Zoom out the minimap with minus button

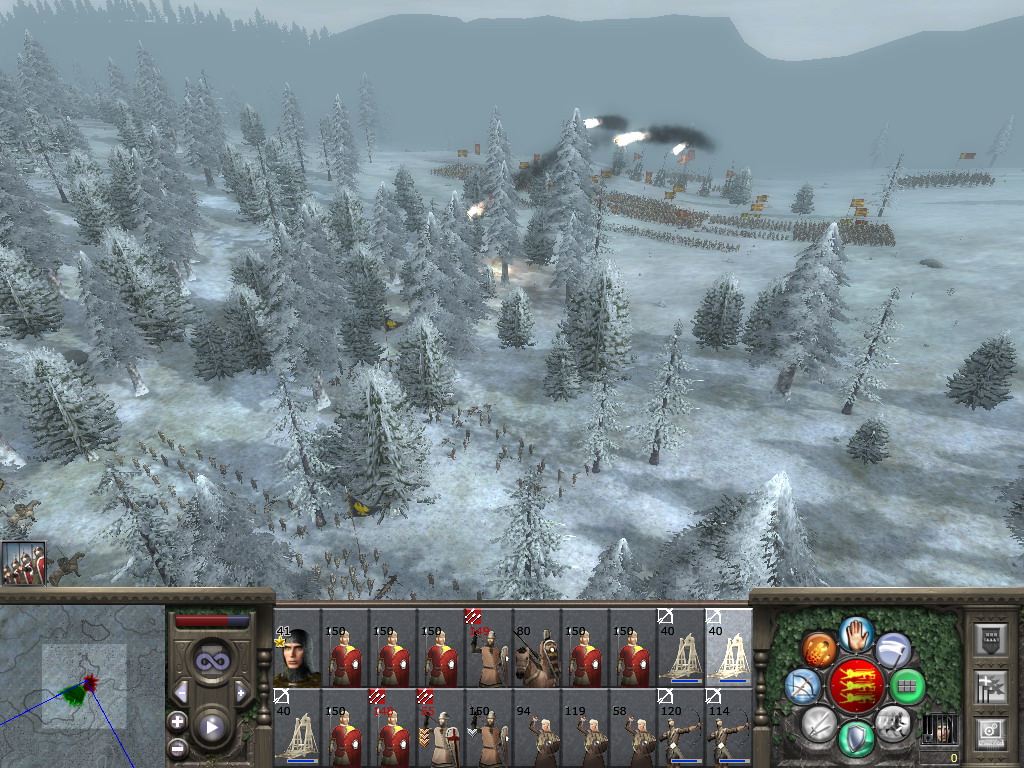click(x=177, y=747)
